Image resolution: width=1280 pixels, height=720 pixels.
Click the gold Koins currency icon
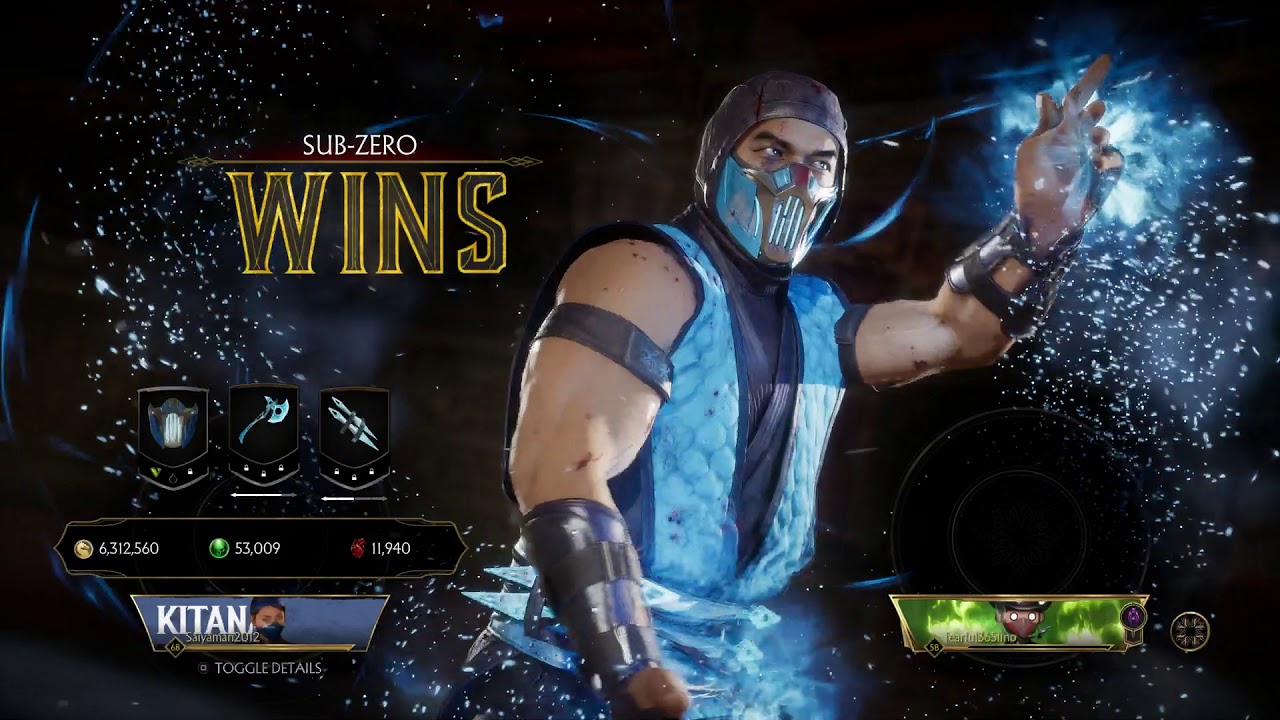(x=83, y=548)
